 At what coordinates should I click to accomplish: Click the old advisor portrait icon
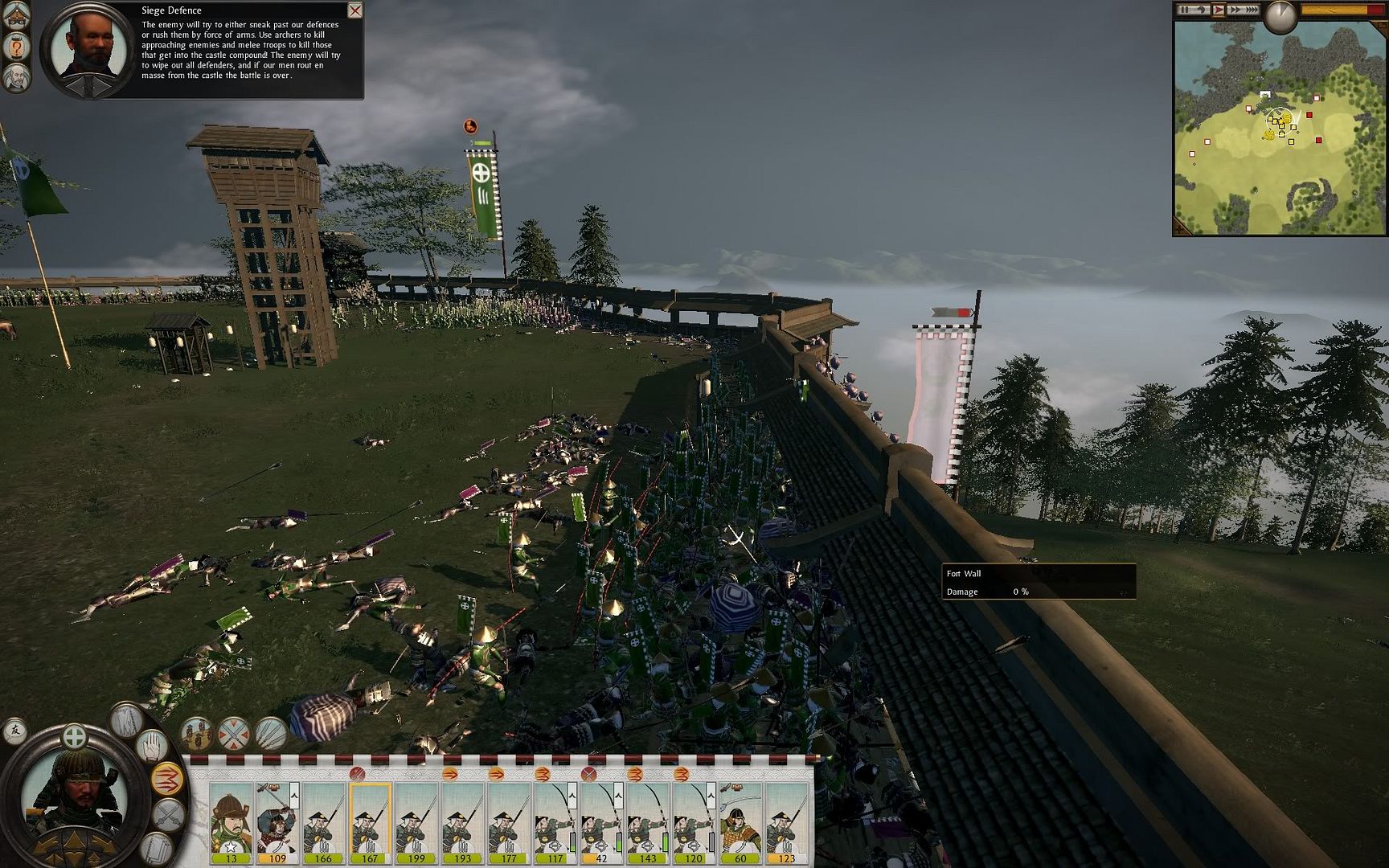click(x=17, y=78)
